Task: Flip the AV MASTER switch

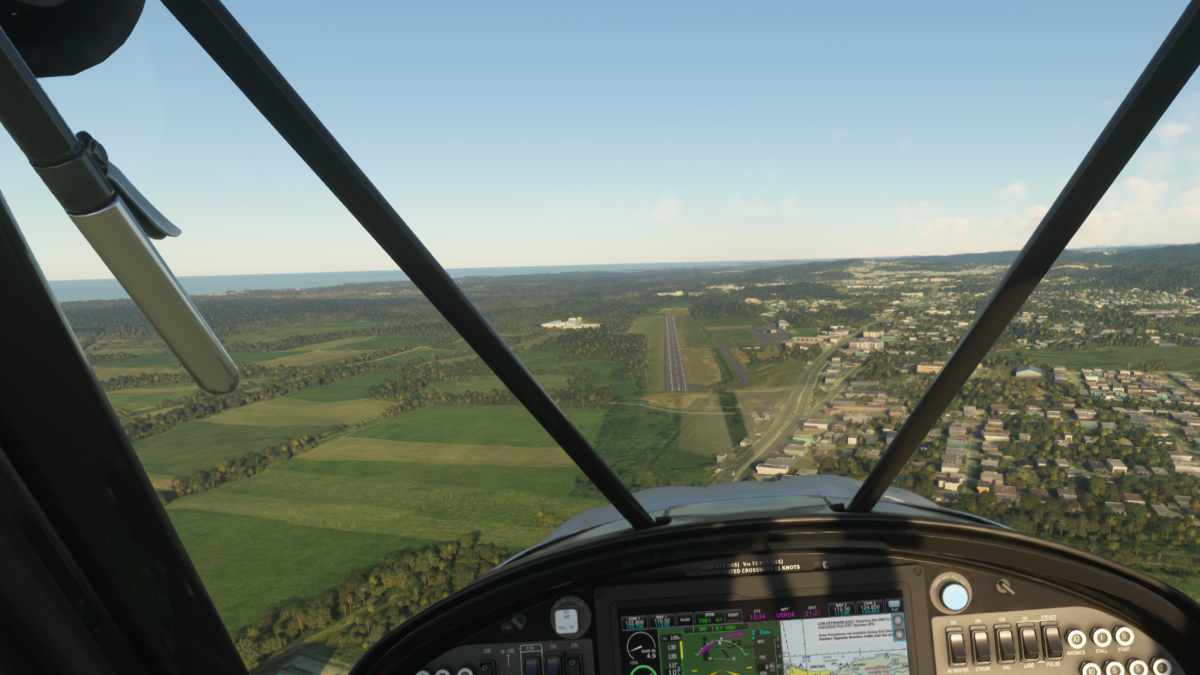Action: click(x=956, y=646)
